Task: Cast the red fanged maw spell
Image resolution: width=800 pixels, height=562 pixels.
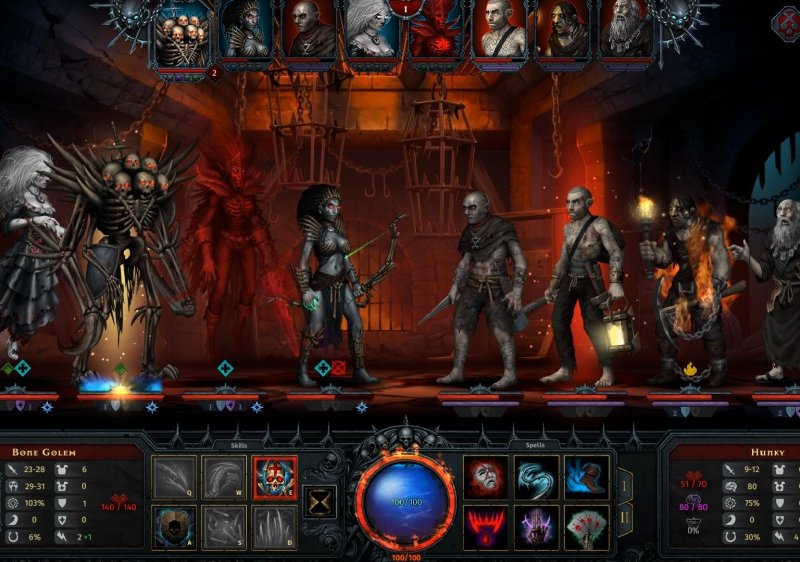Action: click(487, 526)
